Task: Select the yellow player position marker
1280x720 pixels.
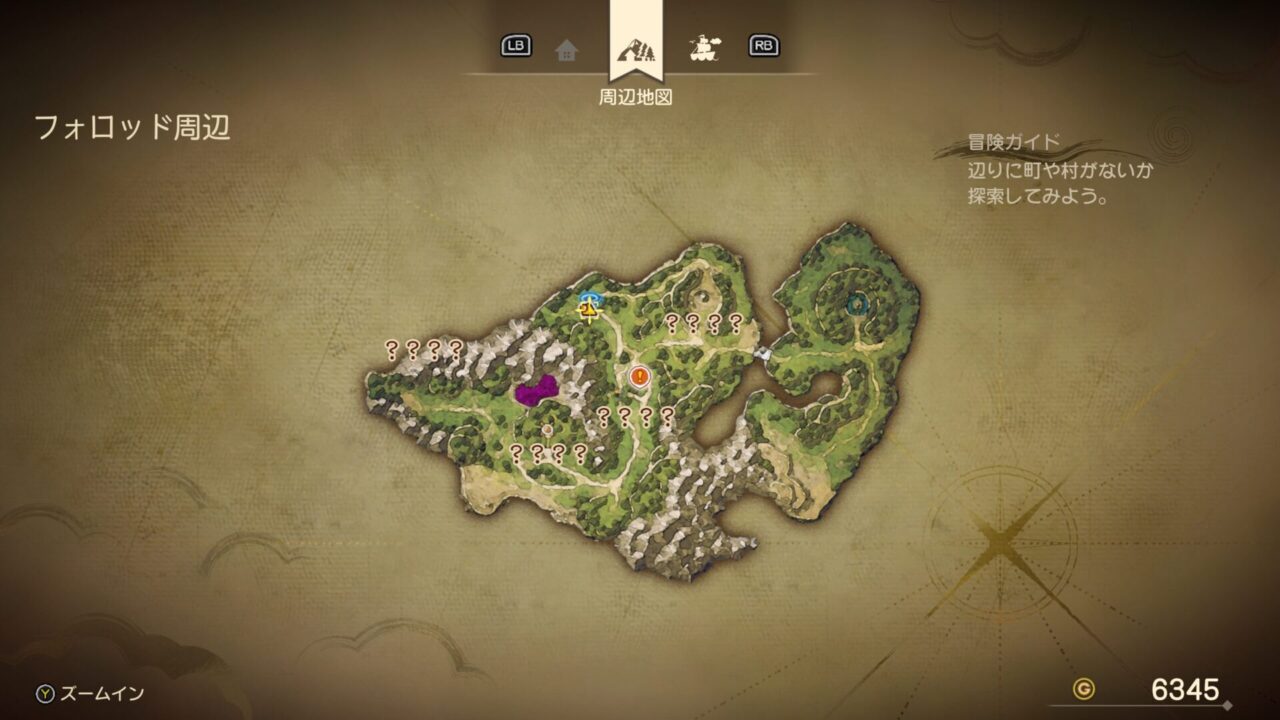Action: click(590, 311)
